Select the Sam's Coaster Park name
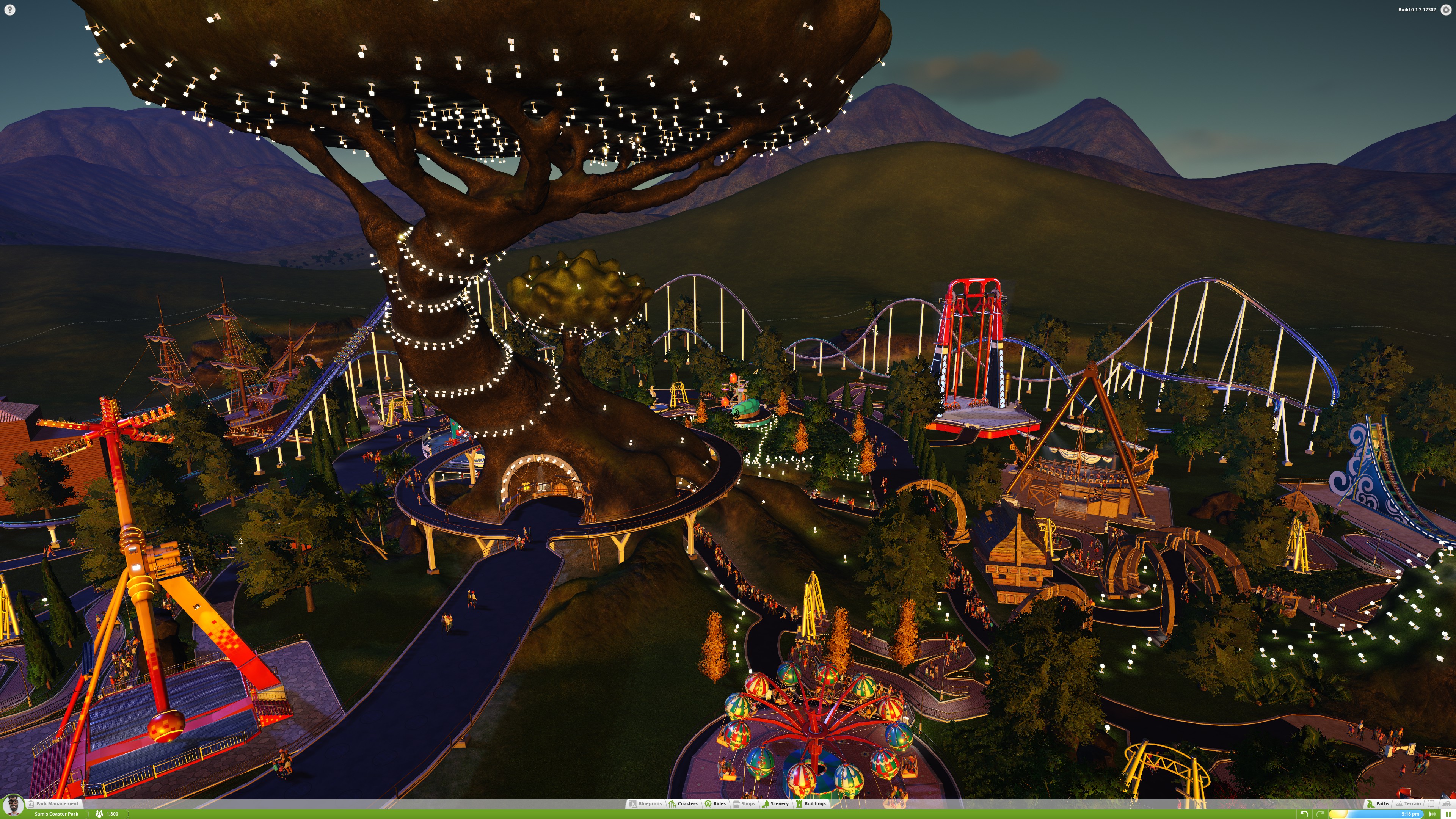1456x819 pixels. coord(56,814)
